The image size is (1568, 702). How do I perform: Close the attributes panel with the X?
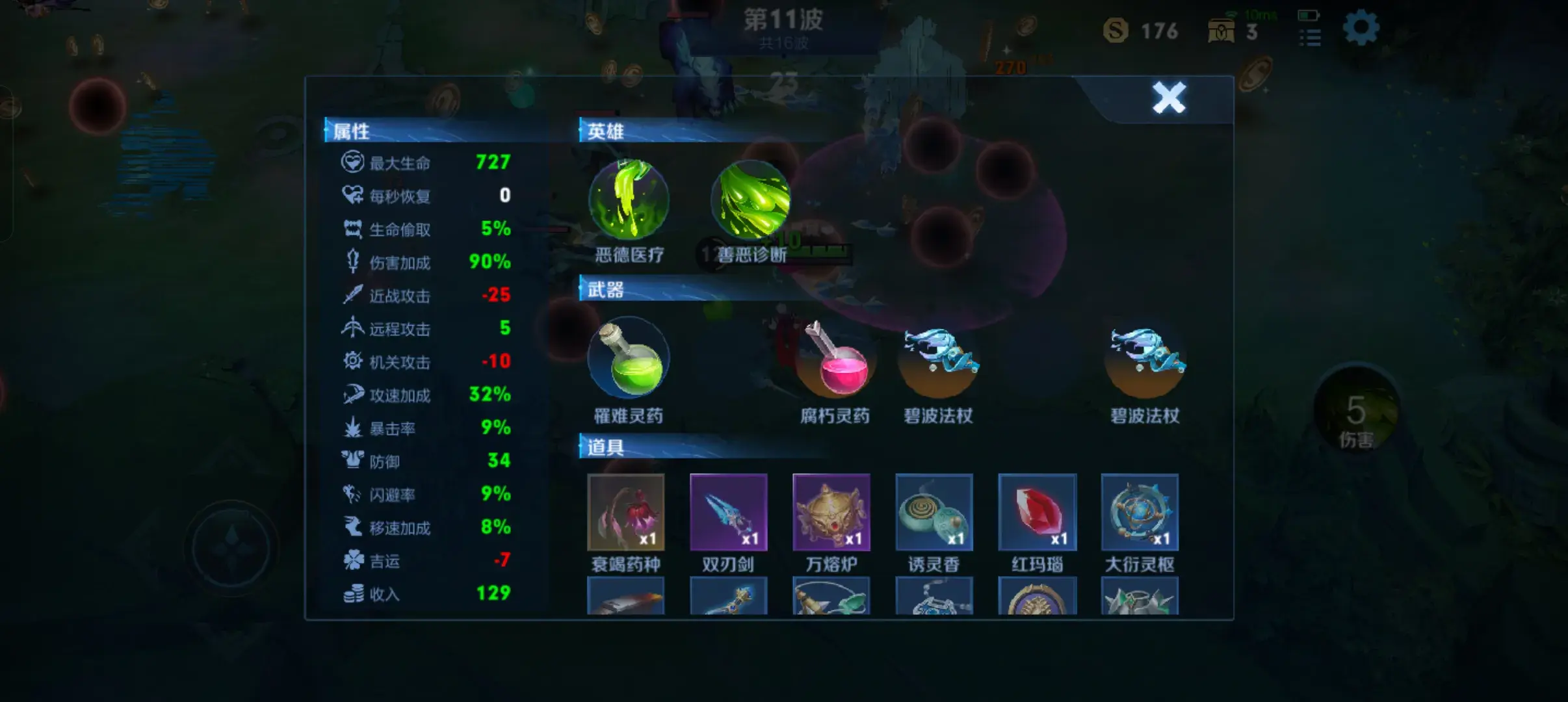[x=1169, y=98]
